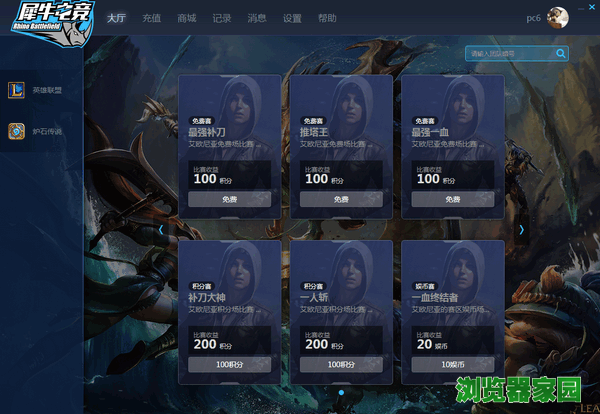Open the 帮助 help tab
The height and width of the screenshot is (414, 600).
coord(327,18)
